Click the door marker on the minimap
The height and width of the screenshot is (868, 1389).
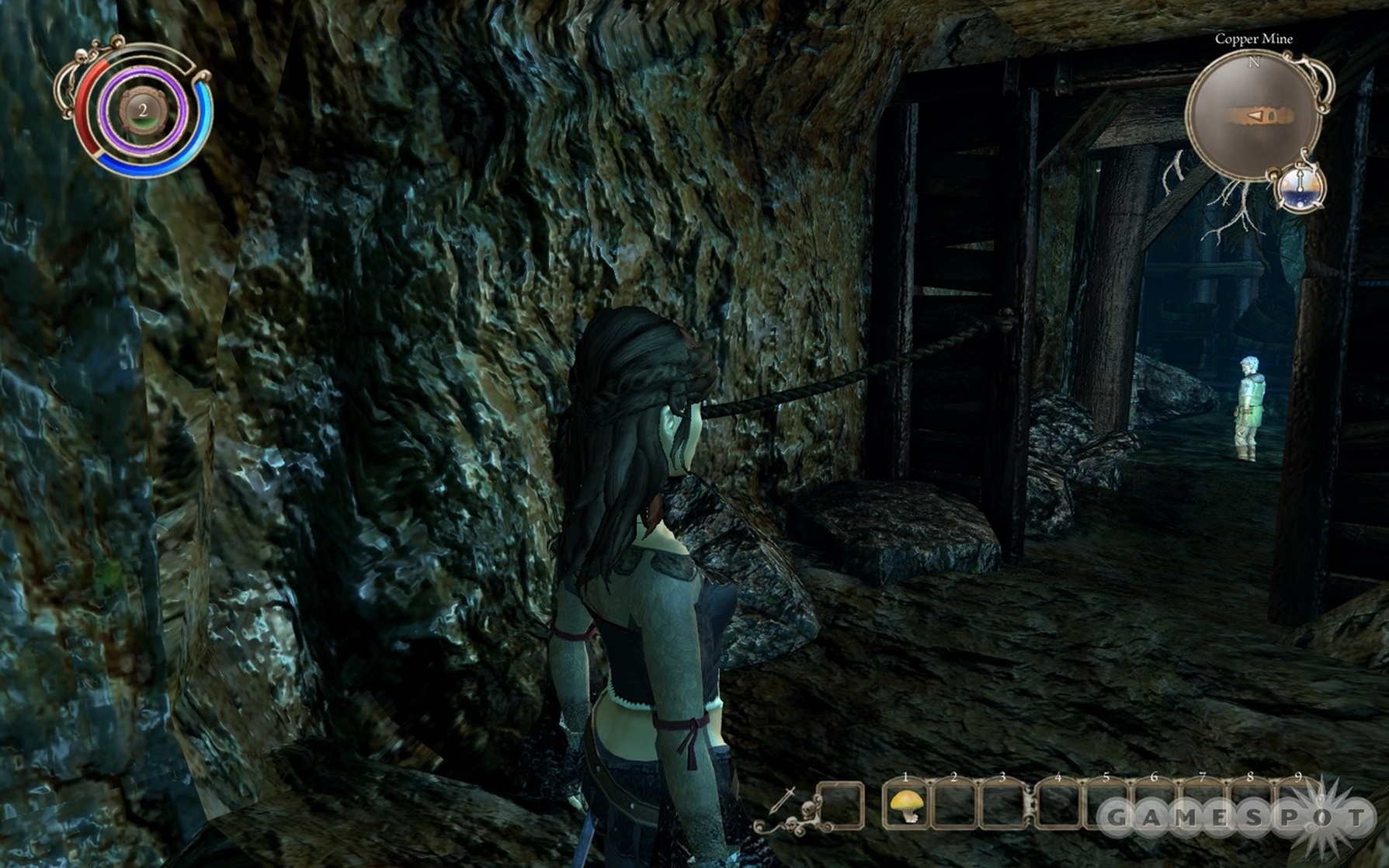click(x=1271, y=116)
